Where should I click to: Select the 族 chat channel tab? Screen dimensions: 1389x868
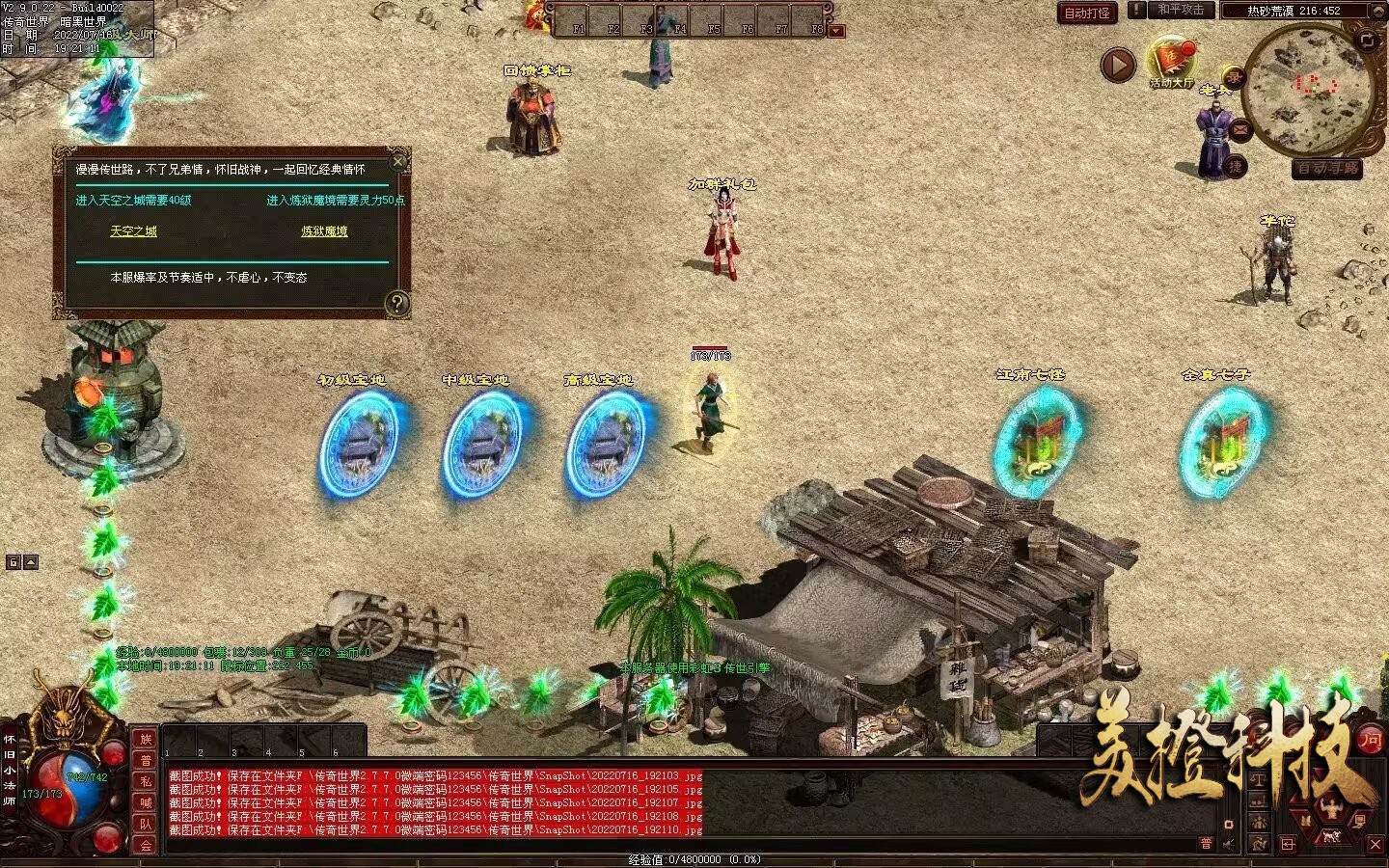(x=146, y=739)
